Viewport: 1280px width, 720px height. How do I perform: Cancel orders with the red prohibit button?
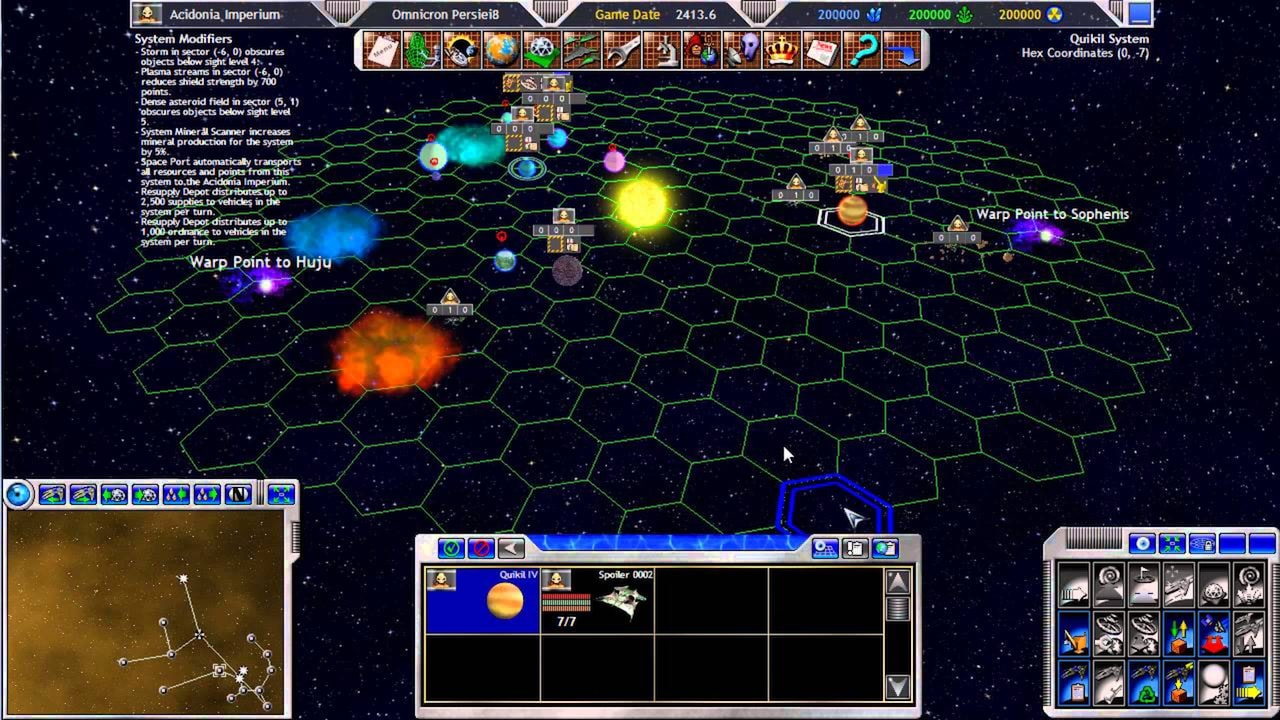click(480, 547)
